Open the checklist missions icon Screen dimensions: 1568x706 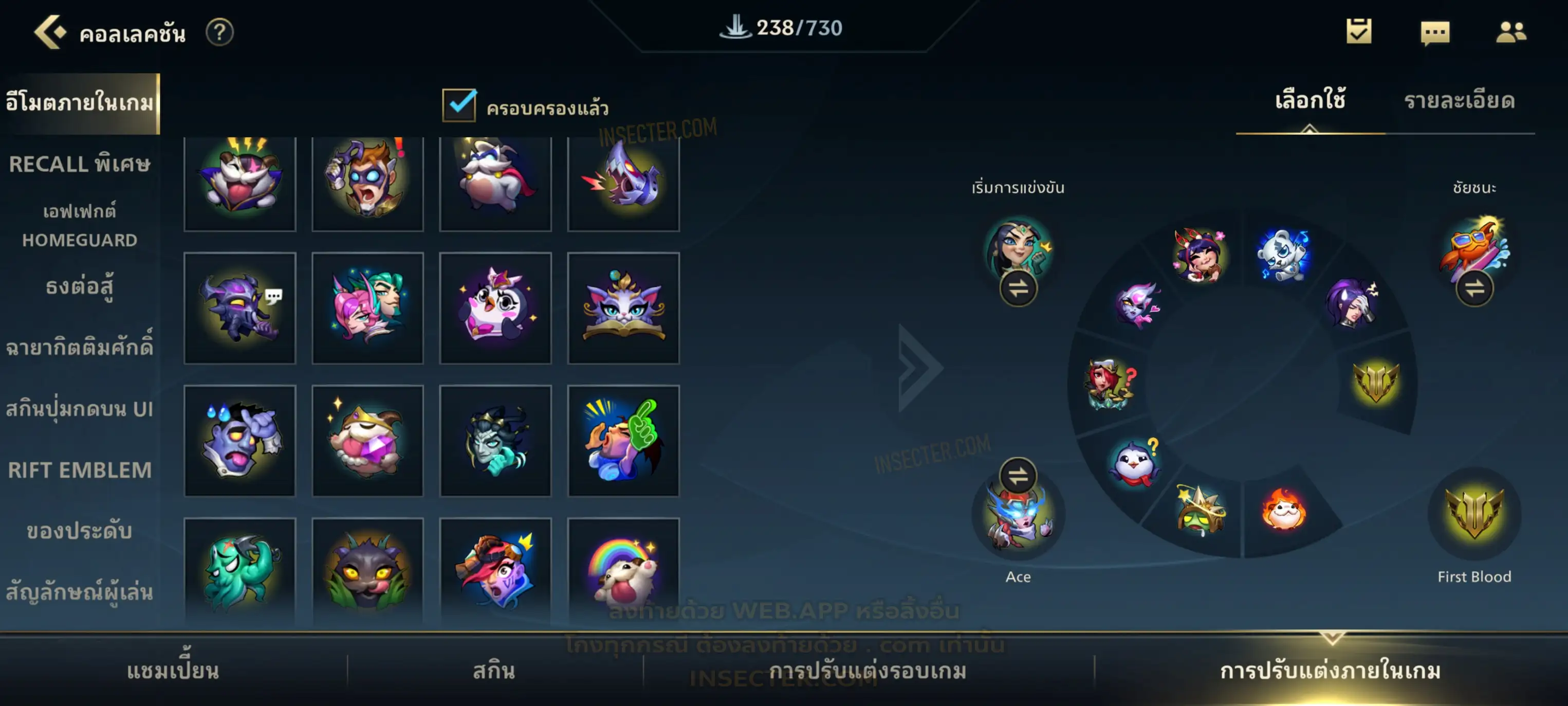[1359, 32]
